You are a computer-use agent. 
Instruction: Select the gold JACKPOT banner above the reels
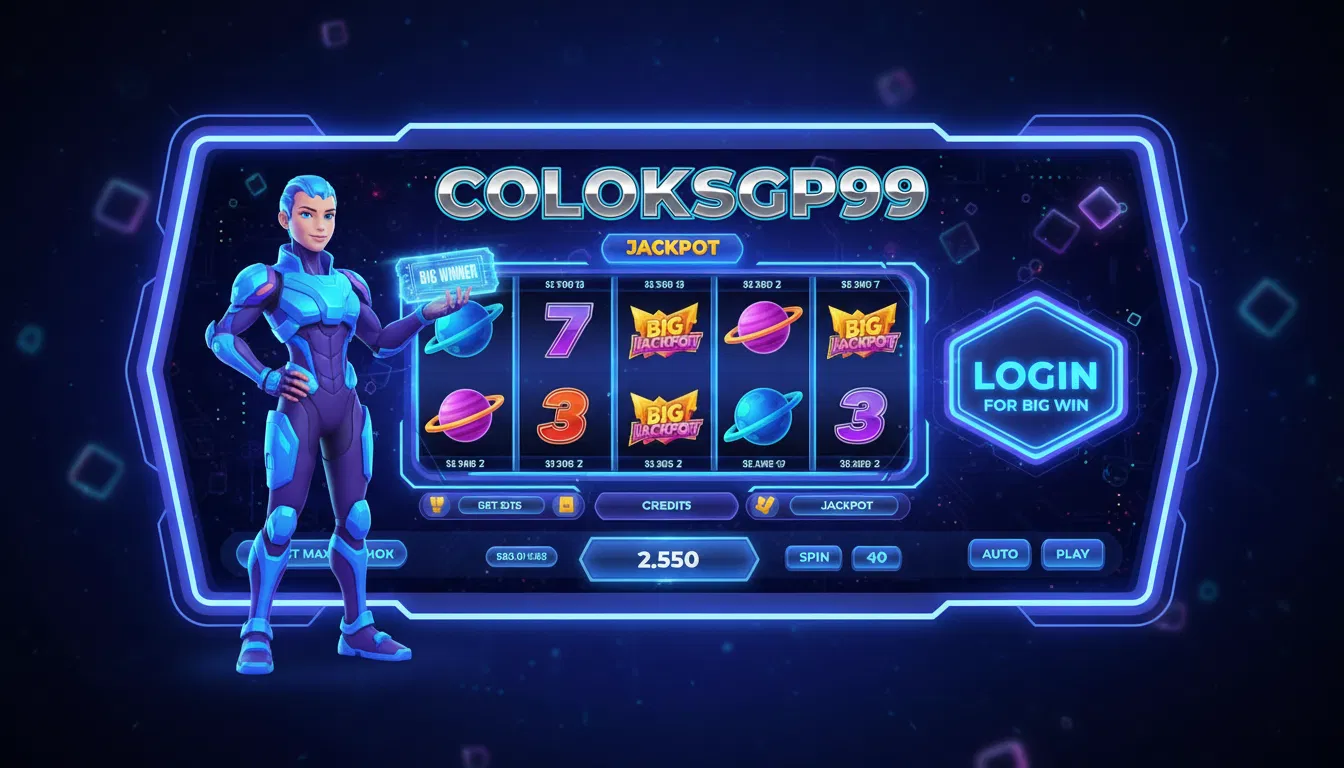tap(671, 248)
